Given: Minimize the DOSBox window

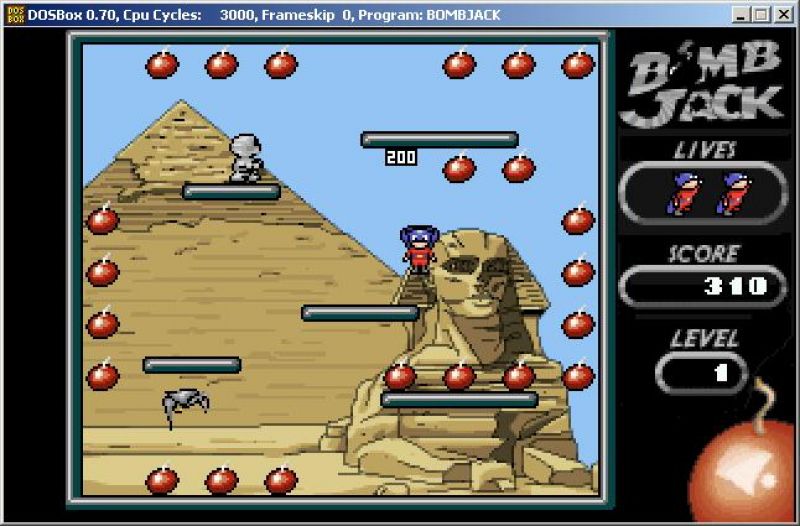Looking at the screenshot, I should pos(742,14).
